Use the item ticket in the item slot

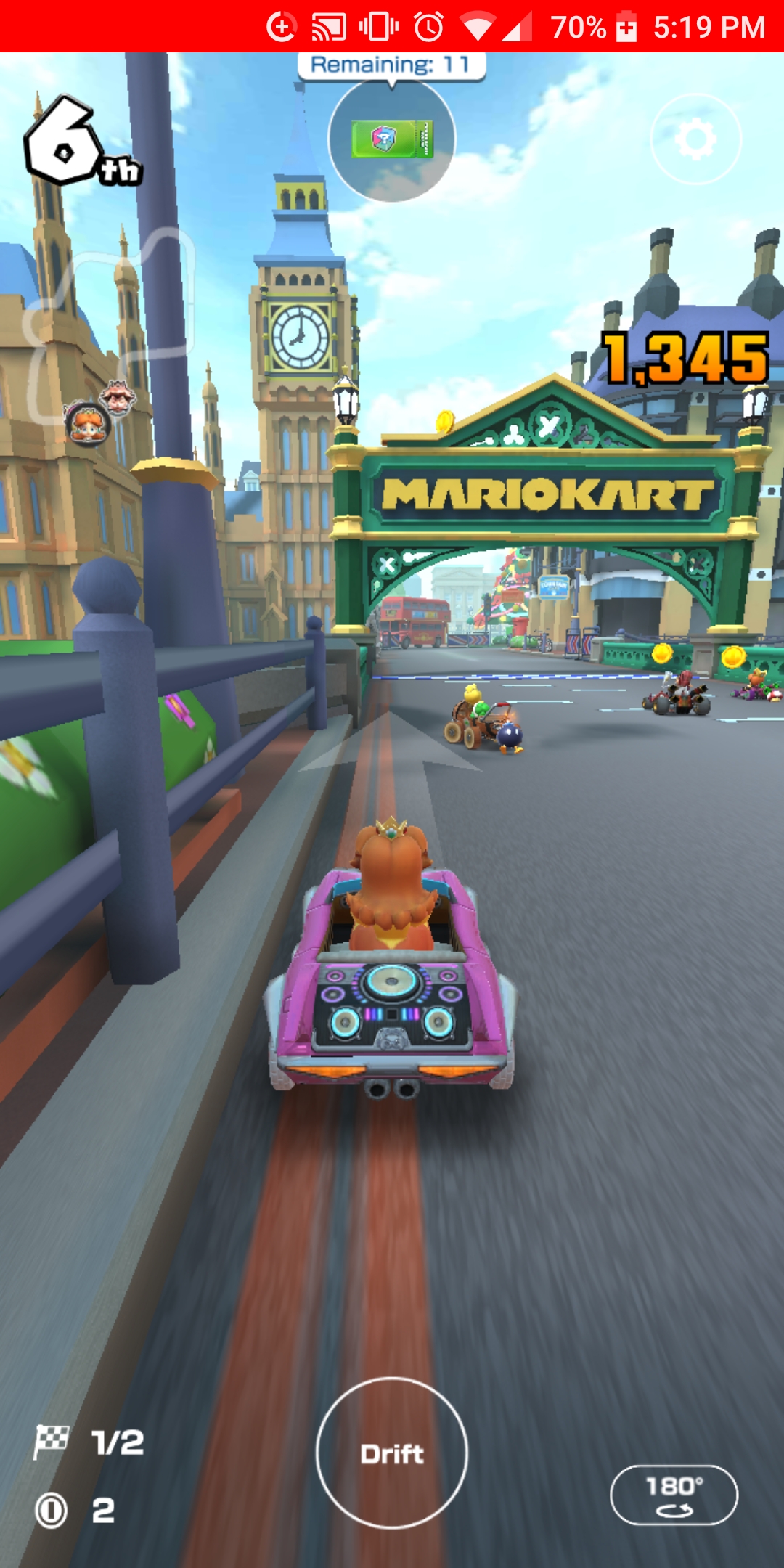[x=392, y=139]
